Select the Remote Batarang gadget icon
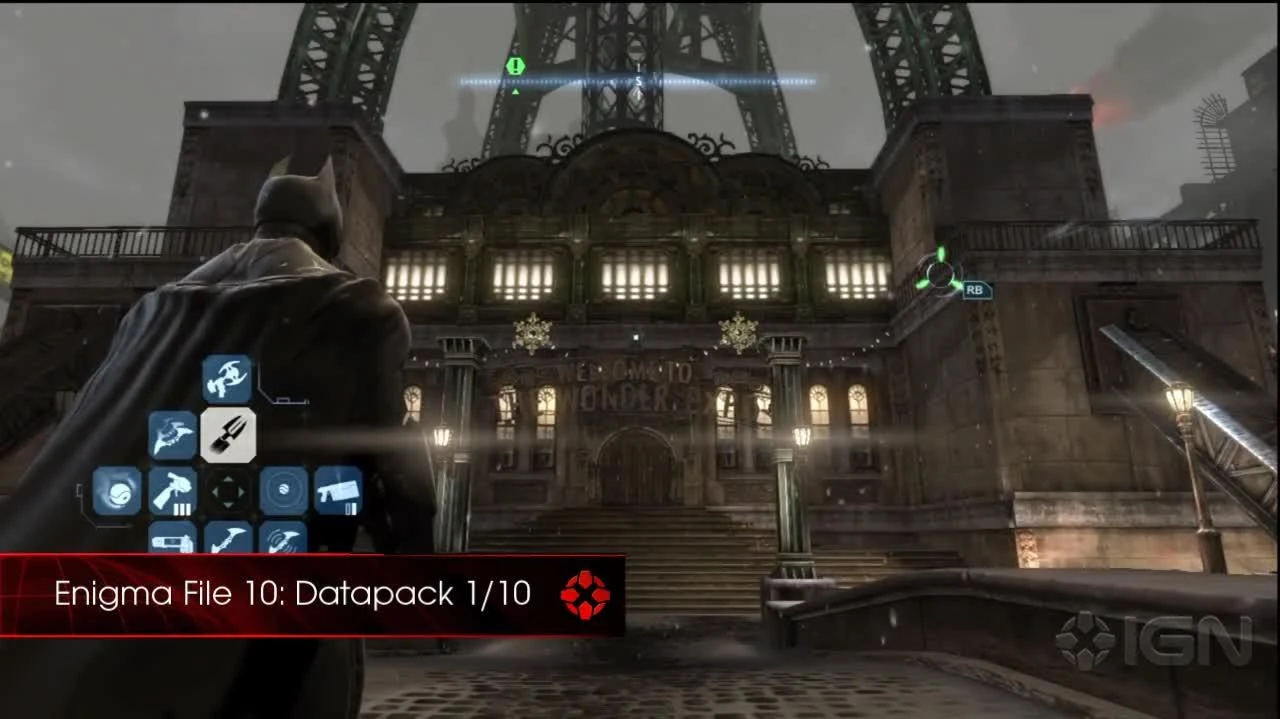This screenshot has width=1280, height=719. coord(173,435)
